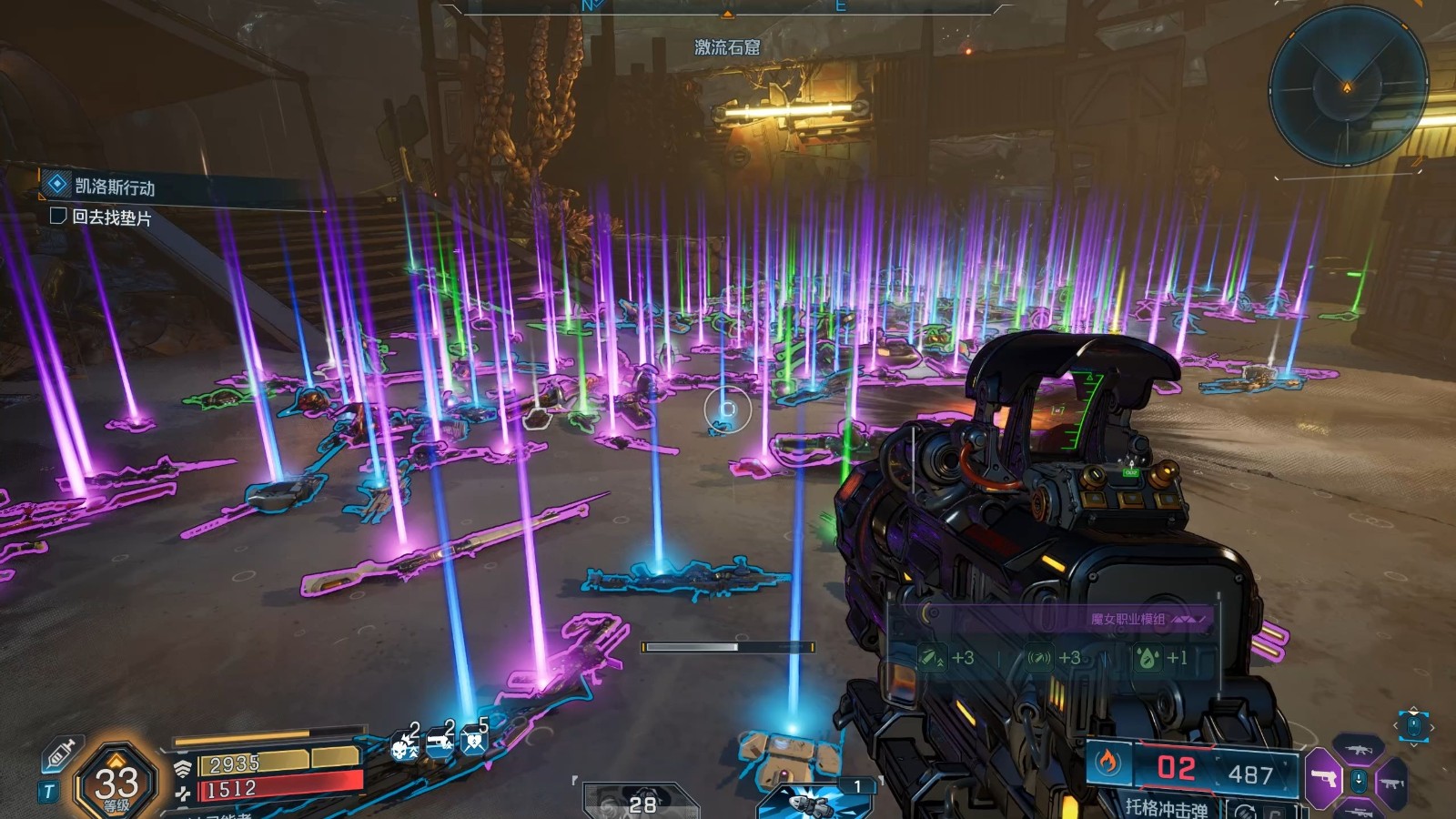Image resolution: width=1456 pixels, height=819 pixels.
Task: Click the fire element weapon icon
Action: tap(1107, 763)
